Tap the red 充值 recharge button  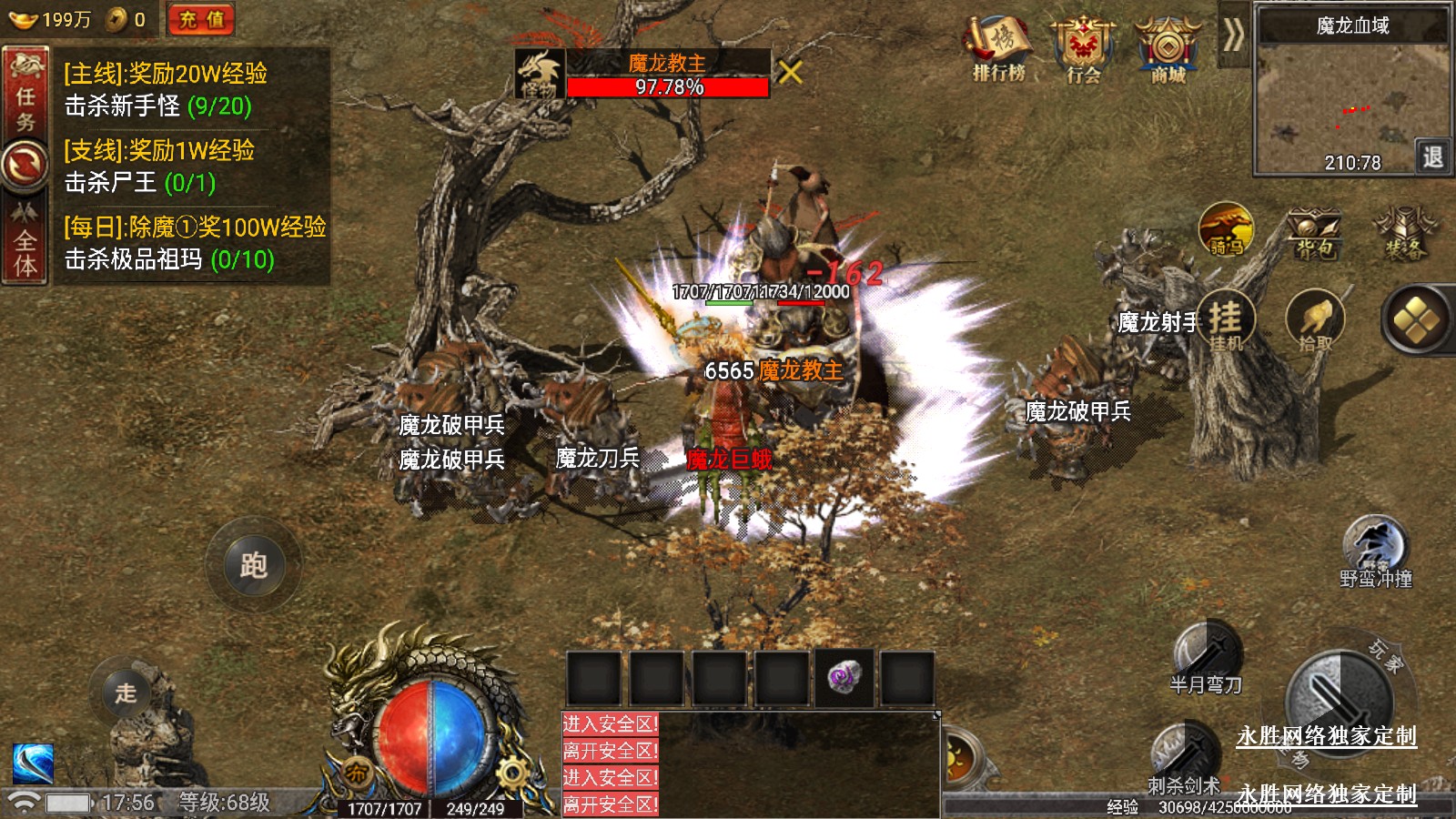[201, 19]
